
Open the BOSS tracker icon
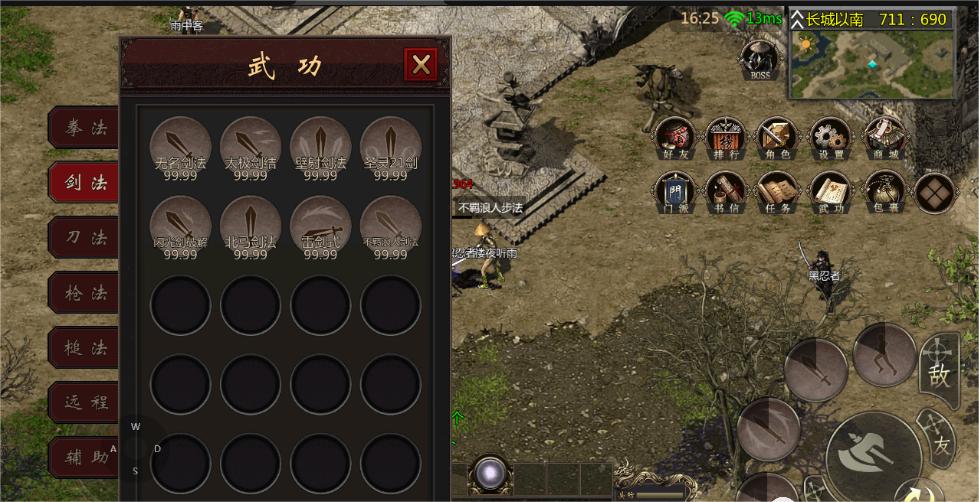[x=760, y=58]
